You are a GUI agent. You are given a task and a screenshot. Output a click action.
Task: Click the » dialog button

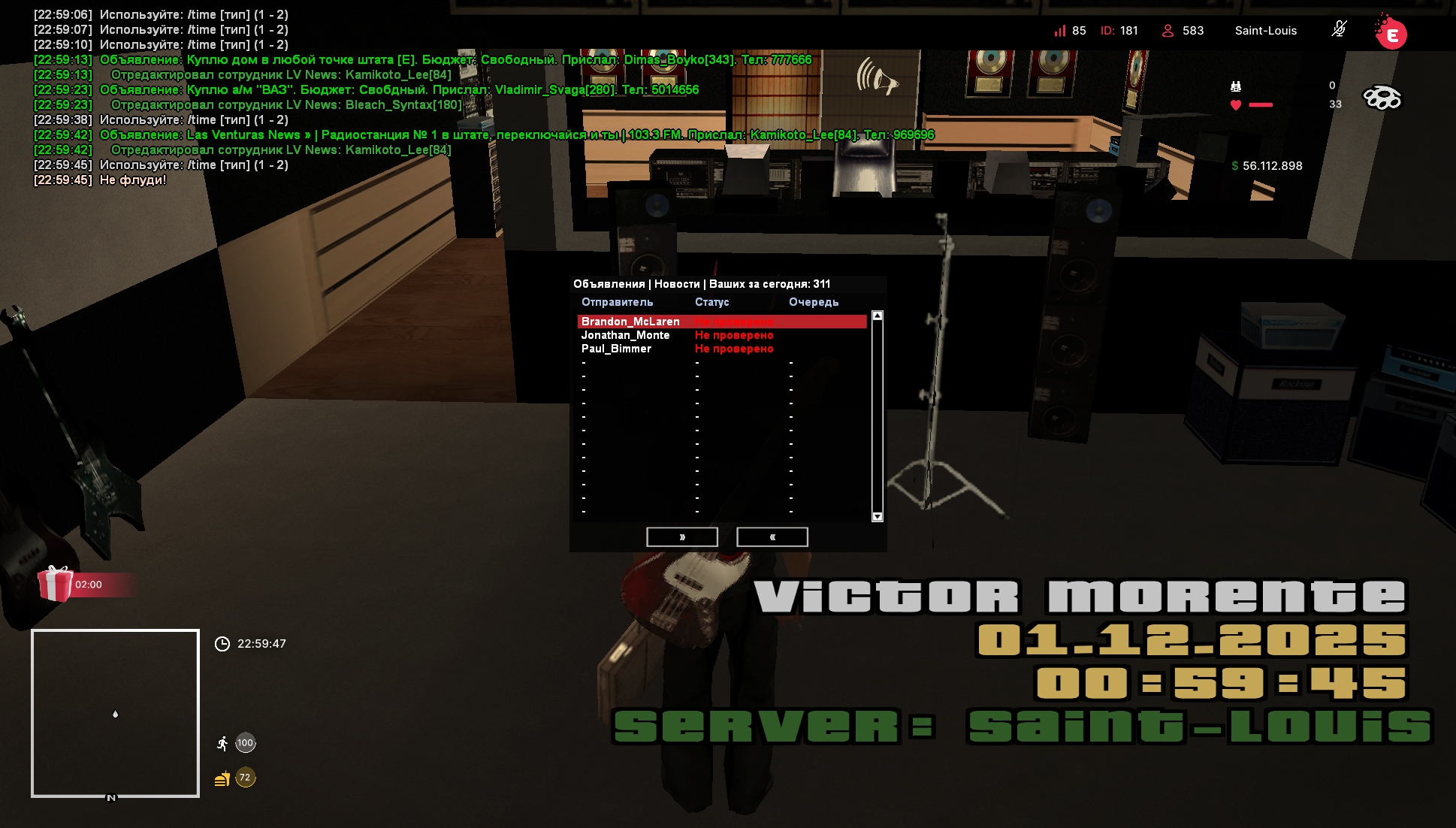(681, 537)
